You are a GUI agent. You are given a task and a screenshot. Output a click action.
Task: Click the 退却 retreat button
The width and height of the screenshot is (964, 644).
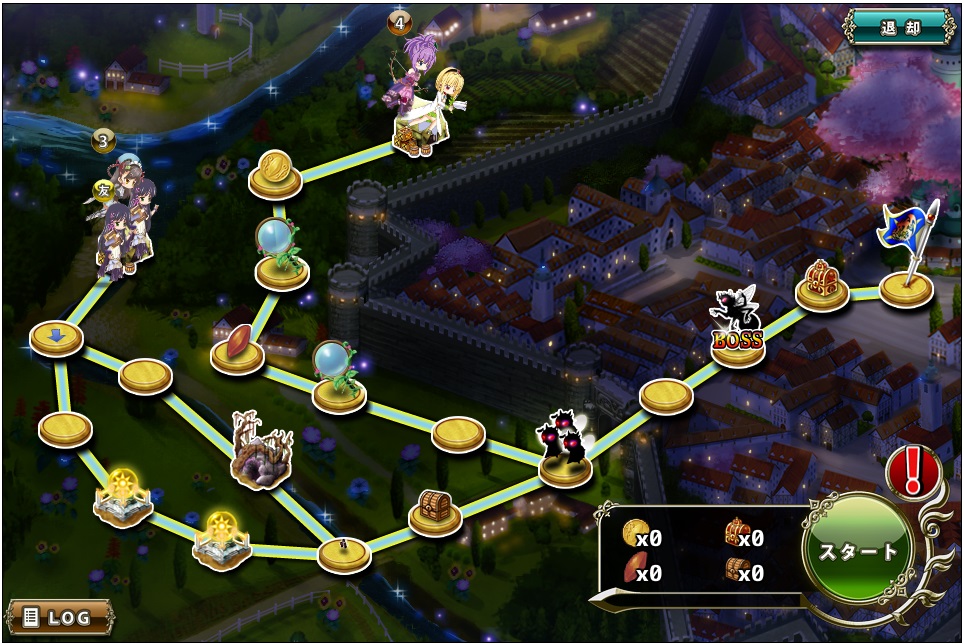(x=899, y=26)
